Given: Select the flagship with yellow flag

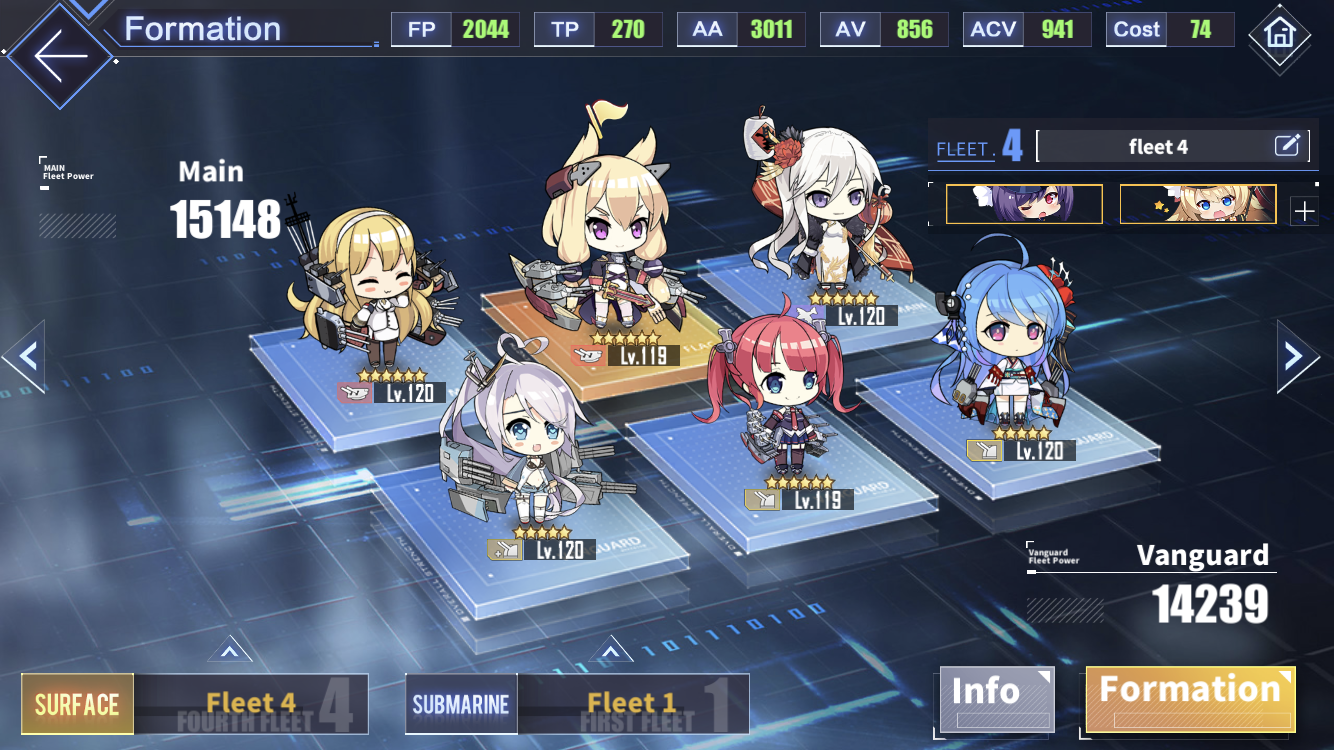Looking at the screenshot, I should tap(606, 240).
